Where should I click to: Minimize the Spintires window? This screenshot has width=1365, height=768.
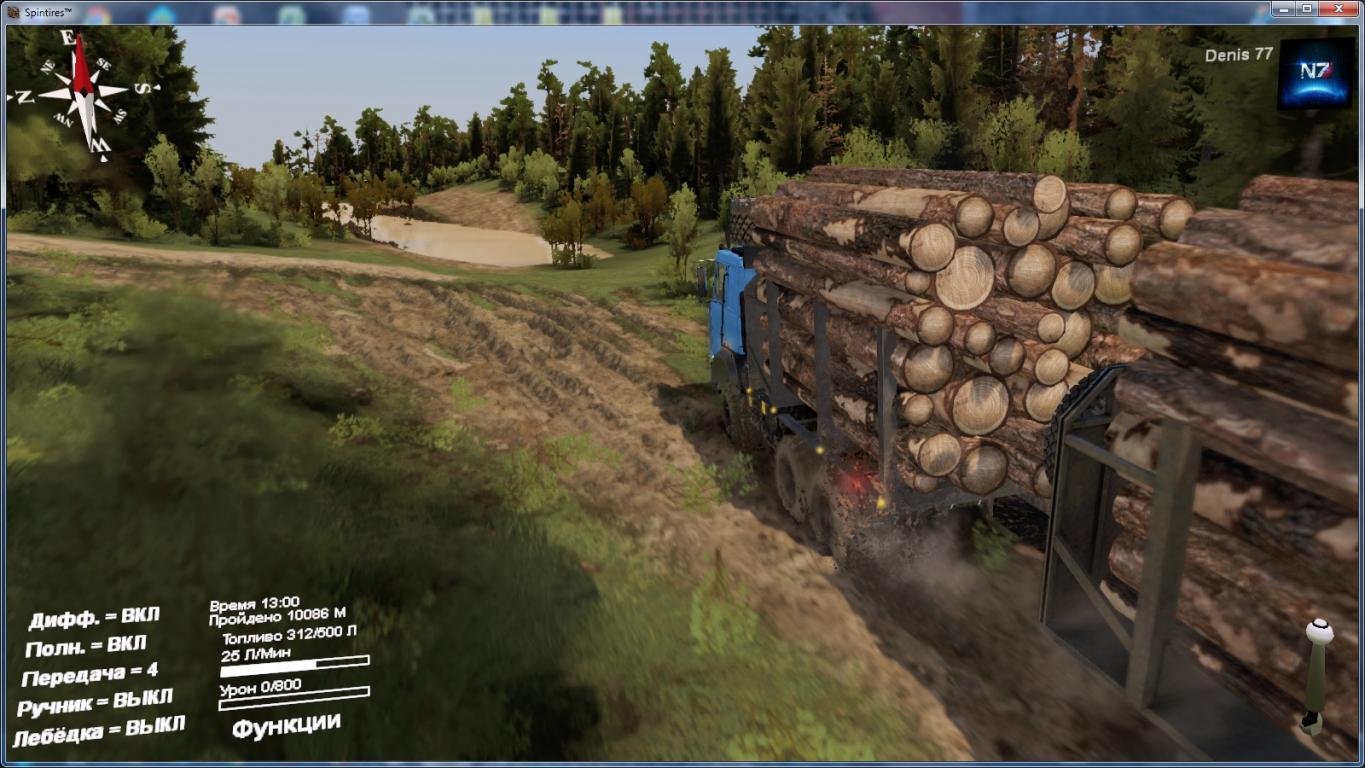pos(1285,9)
